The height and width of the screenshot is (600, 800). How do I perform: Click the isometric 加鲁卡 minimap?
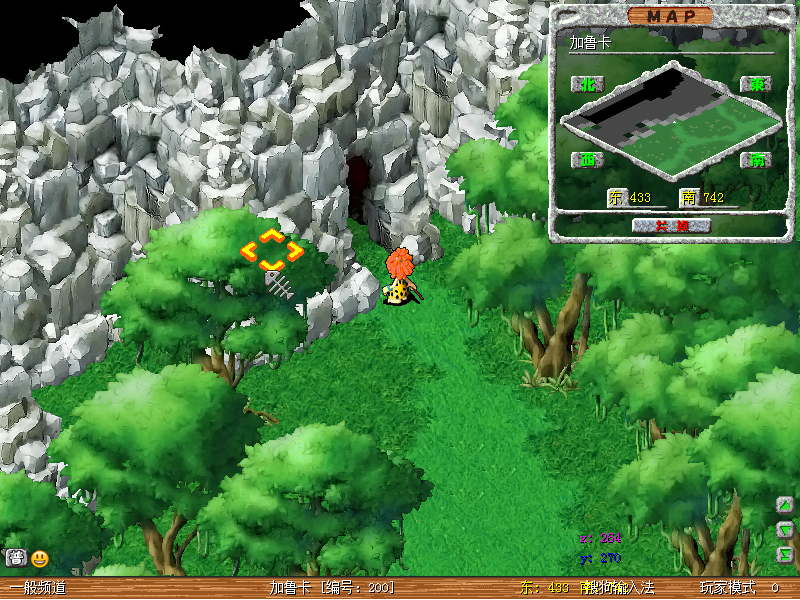pyautogui.click(x=670, y=122)
